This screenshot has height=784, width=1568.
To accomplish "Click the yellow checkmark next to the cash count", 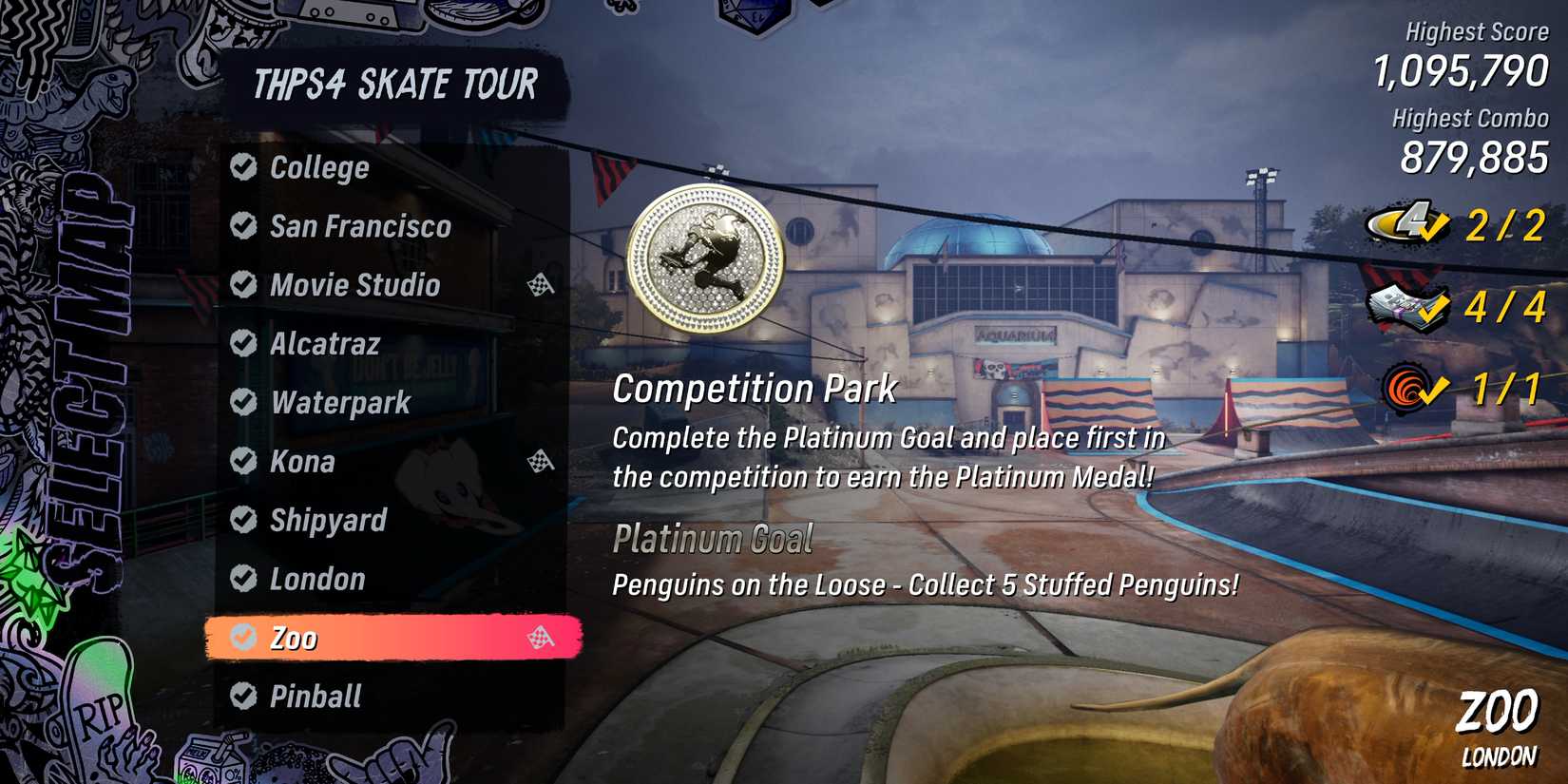I will point(1434,312).
